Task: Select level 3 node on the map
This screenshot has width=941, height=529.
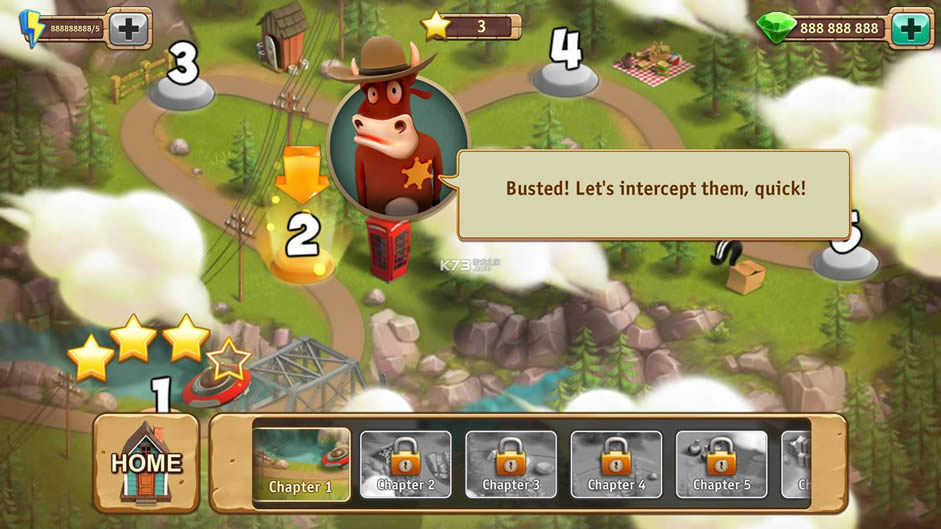Action: point(182,78)
